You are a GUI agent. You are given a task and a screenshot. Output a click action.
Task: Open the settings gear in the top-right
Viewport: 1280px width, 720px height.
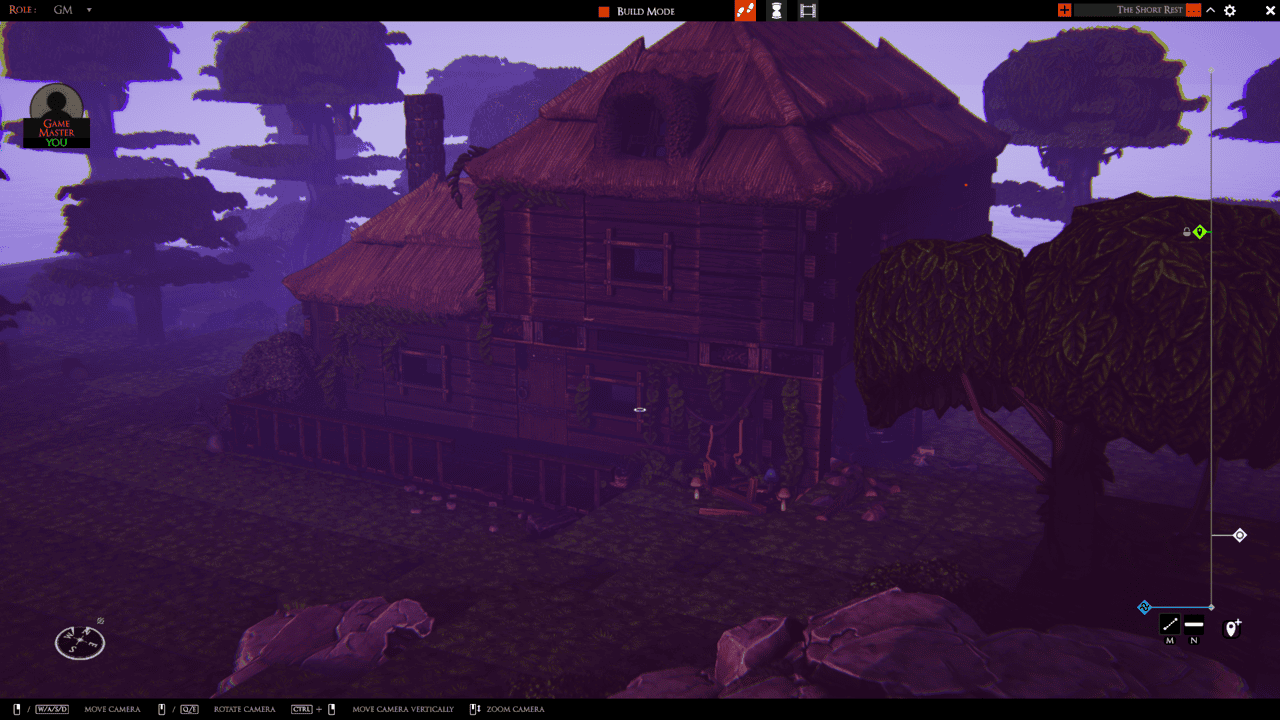point(1229,10)
